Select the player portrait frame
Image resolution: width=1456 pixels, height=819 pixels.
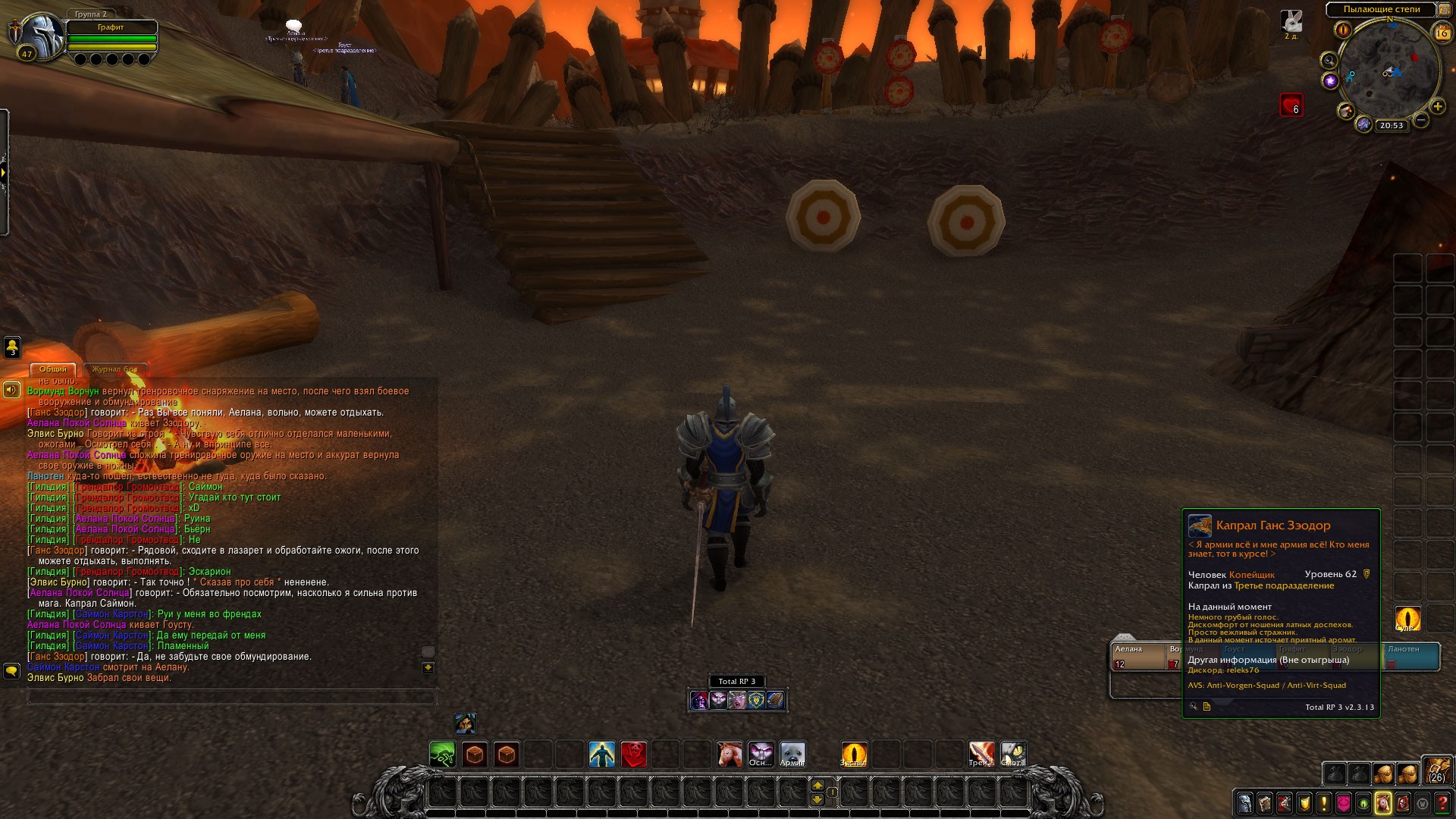[42, 34]
